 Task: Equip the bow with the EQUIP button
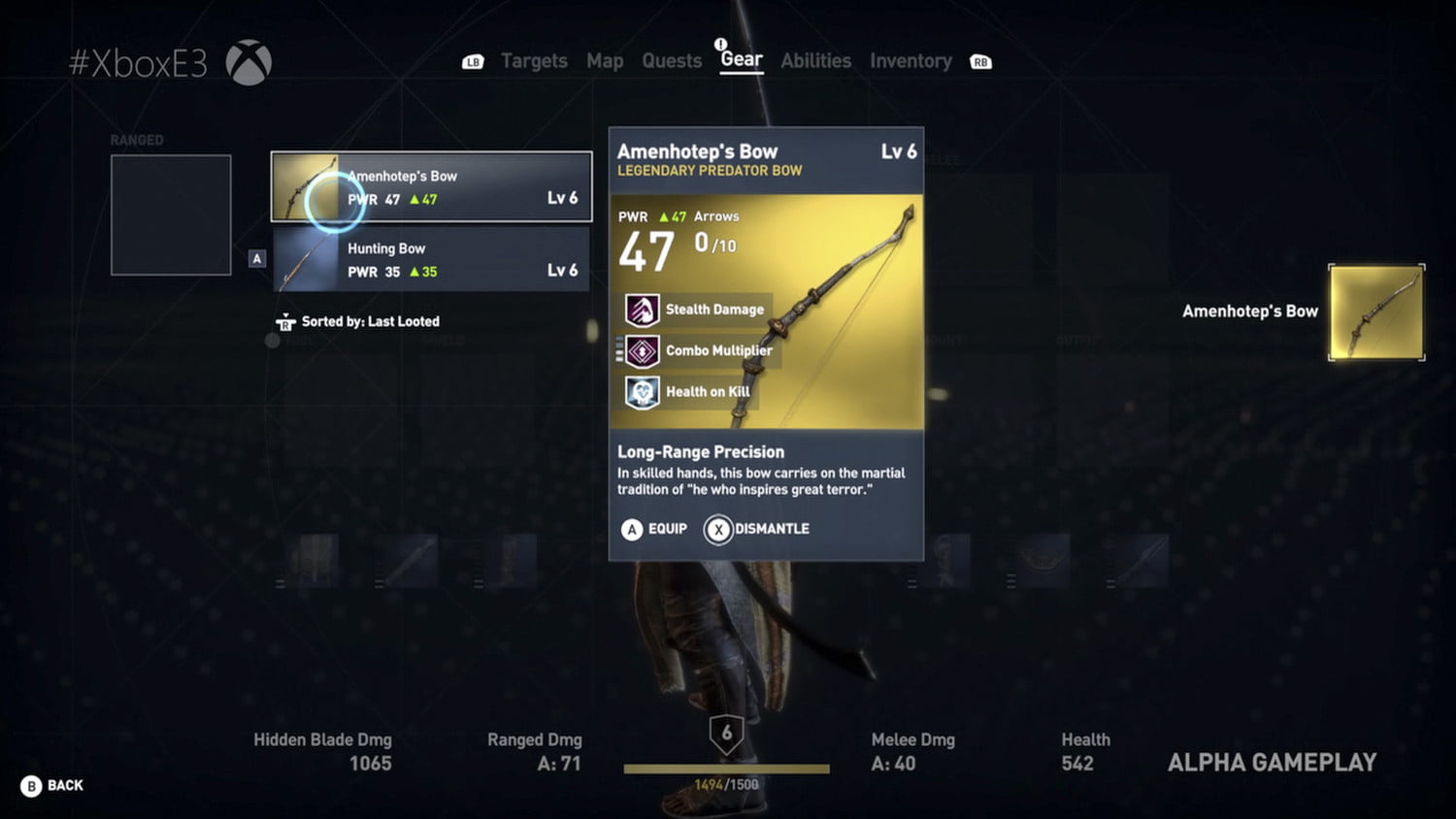coord(654,530)
